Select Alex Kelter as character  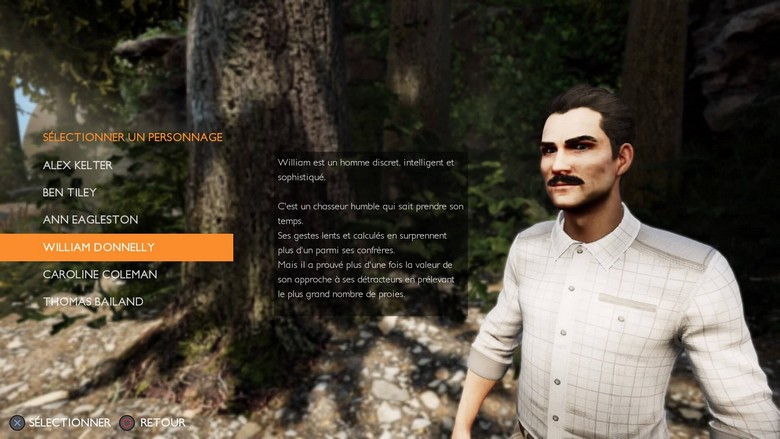click(78, 165)
